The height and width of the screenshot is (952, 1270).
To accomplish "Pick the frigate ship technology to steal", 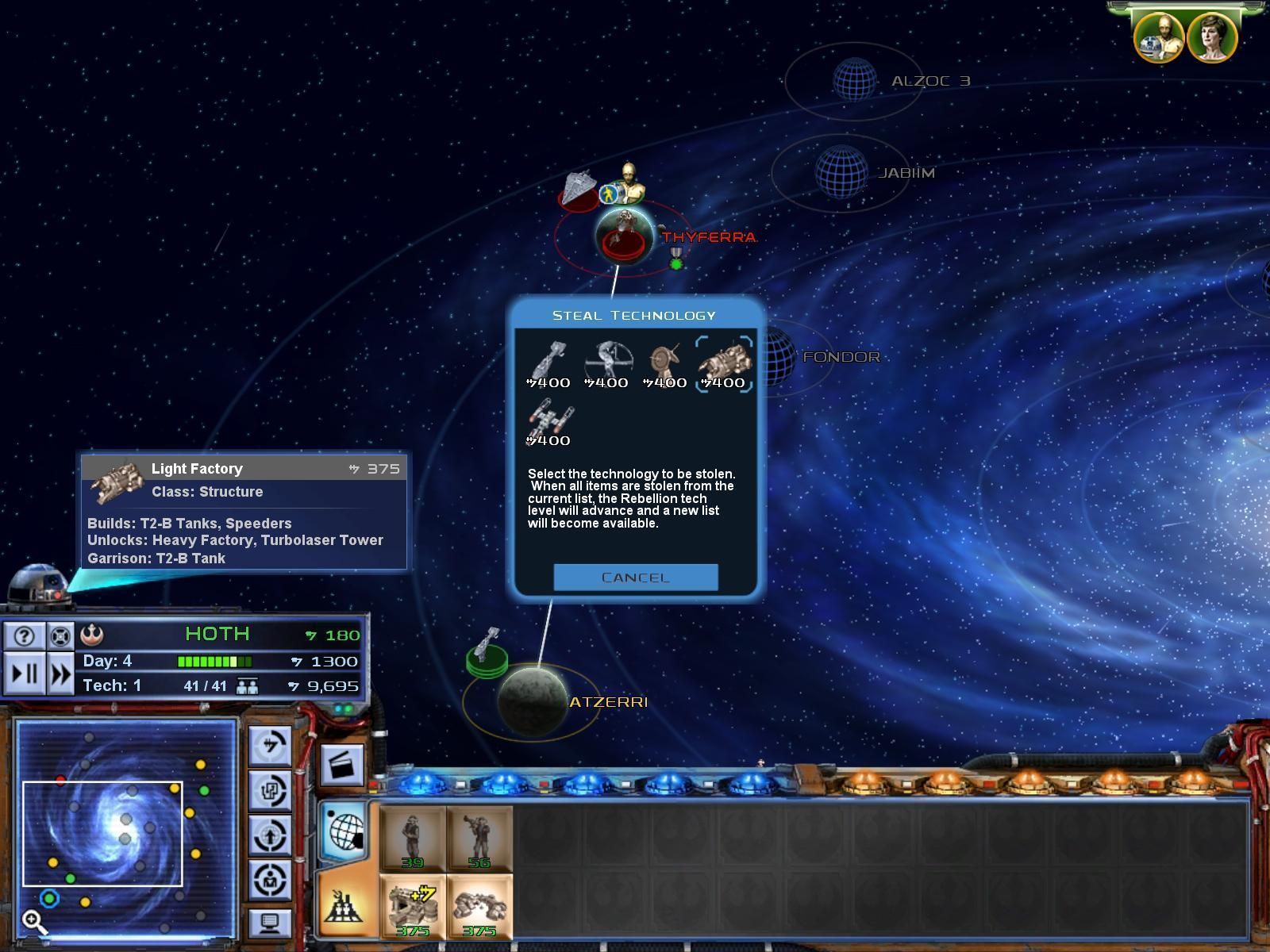I will click(x=549, y=364).
